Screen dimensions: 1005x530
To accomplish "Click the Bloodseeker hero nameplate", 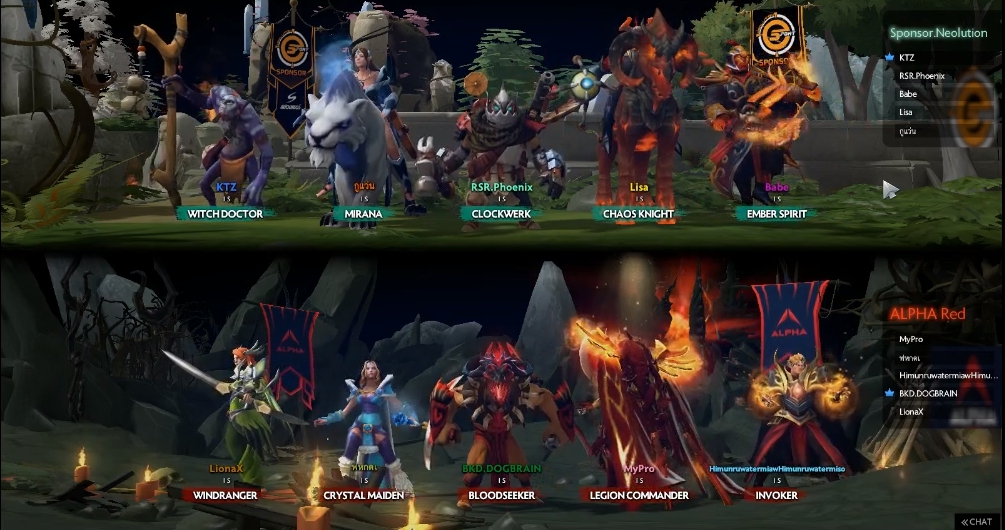I will (x=501, y=495).
